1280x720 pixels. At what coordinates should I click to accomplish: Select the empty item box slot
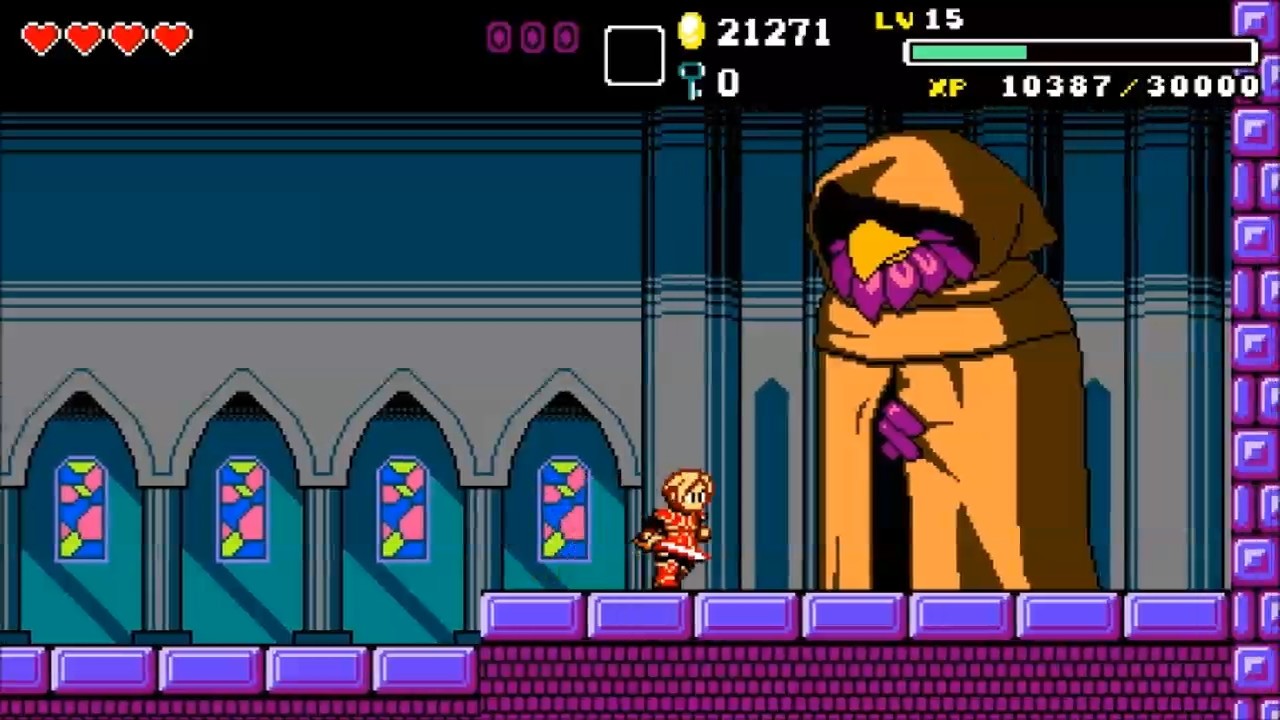[633, 55]
